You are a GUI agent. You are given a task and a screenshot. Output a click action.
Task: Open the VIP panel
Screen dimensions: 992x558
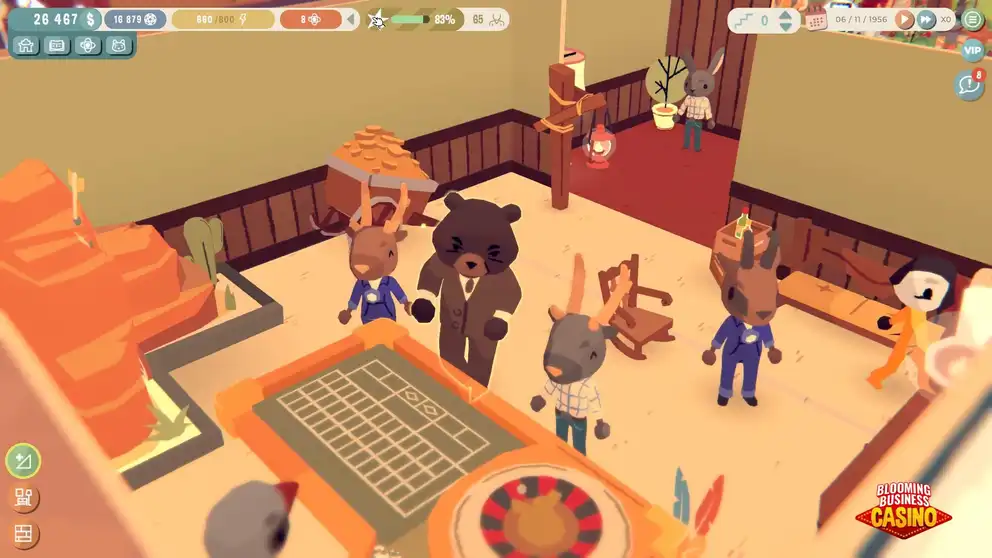click(972, 50)
